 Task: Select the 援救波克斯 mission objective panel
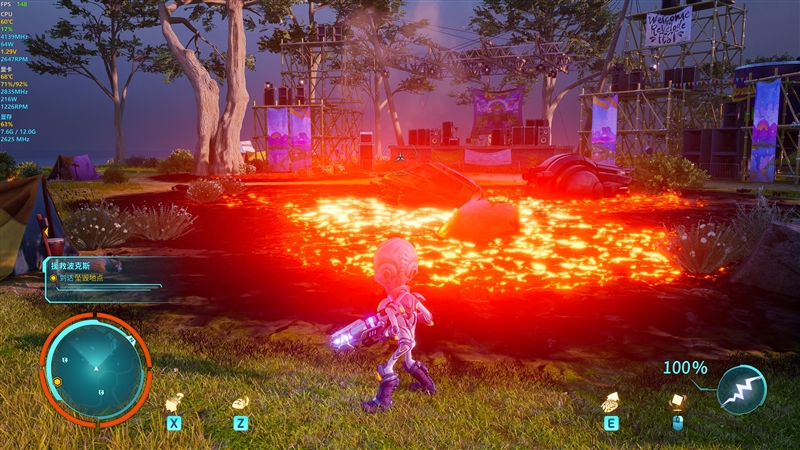pos(102,277)
